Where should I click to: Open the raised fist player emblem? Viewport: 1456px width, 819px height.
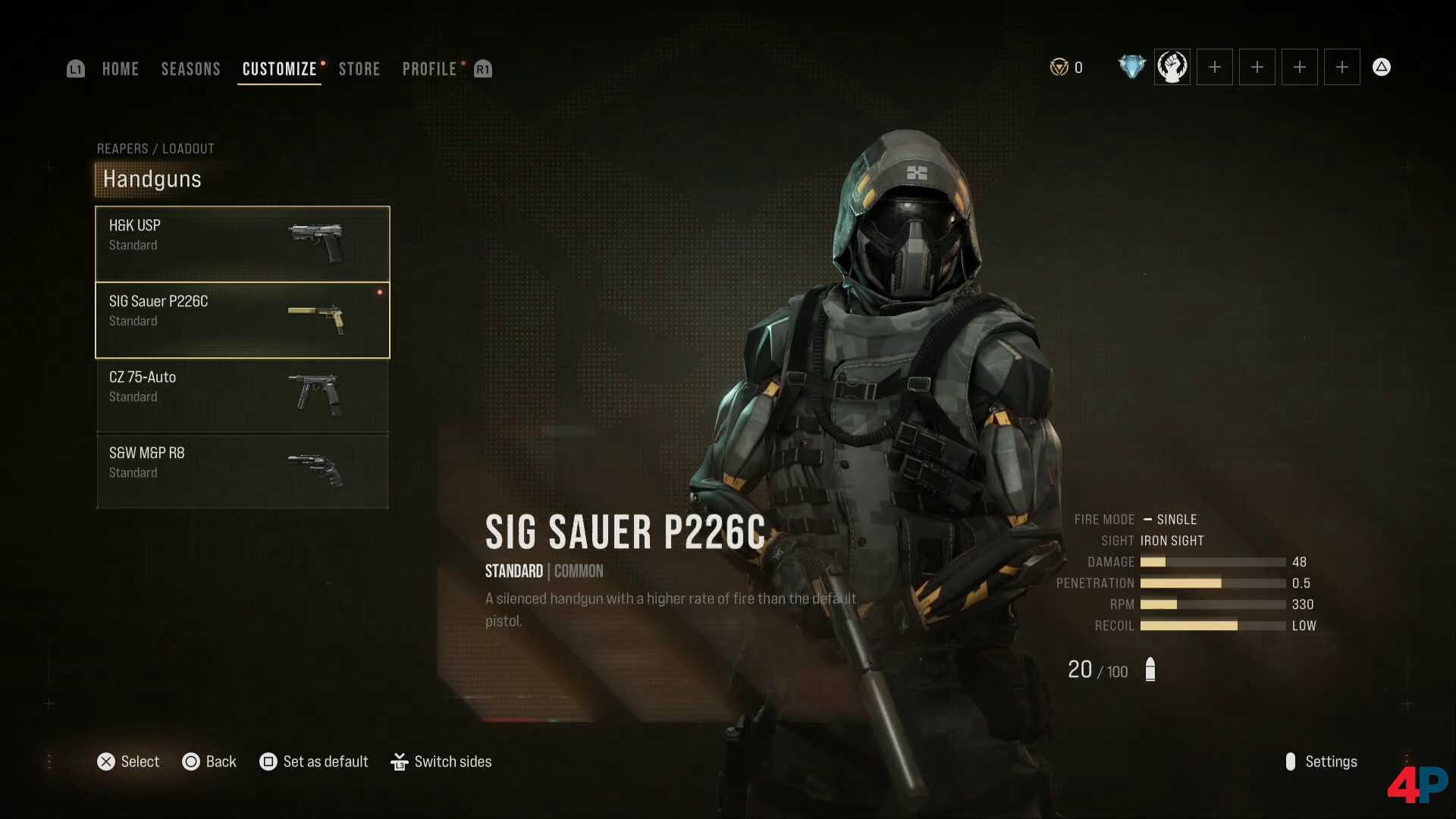(x=1172, y=67)
